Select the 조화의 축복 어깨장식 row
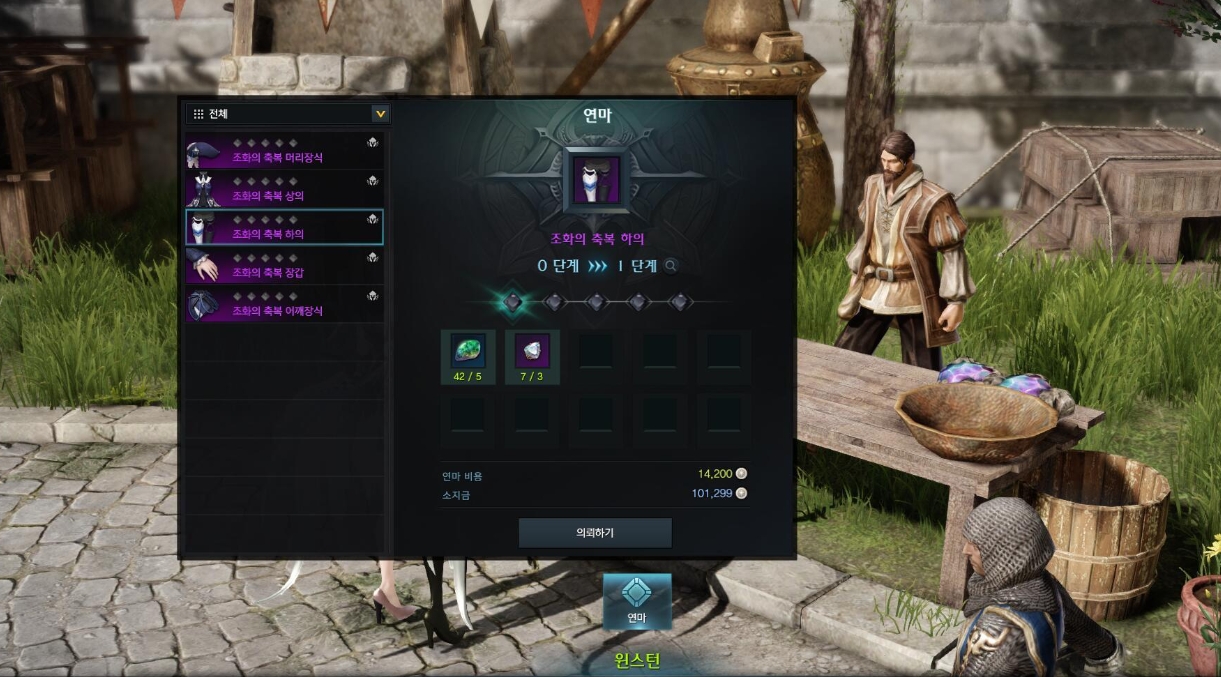Viewport: 1221px width, 677px height. (284, 303)
